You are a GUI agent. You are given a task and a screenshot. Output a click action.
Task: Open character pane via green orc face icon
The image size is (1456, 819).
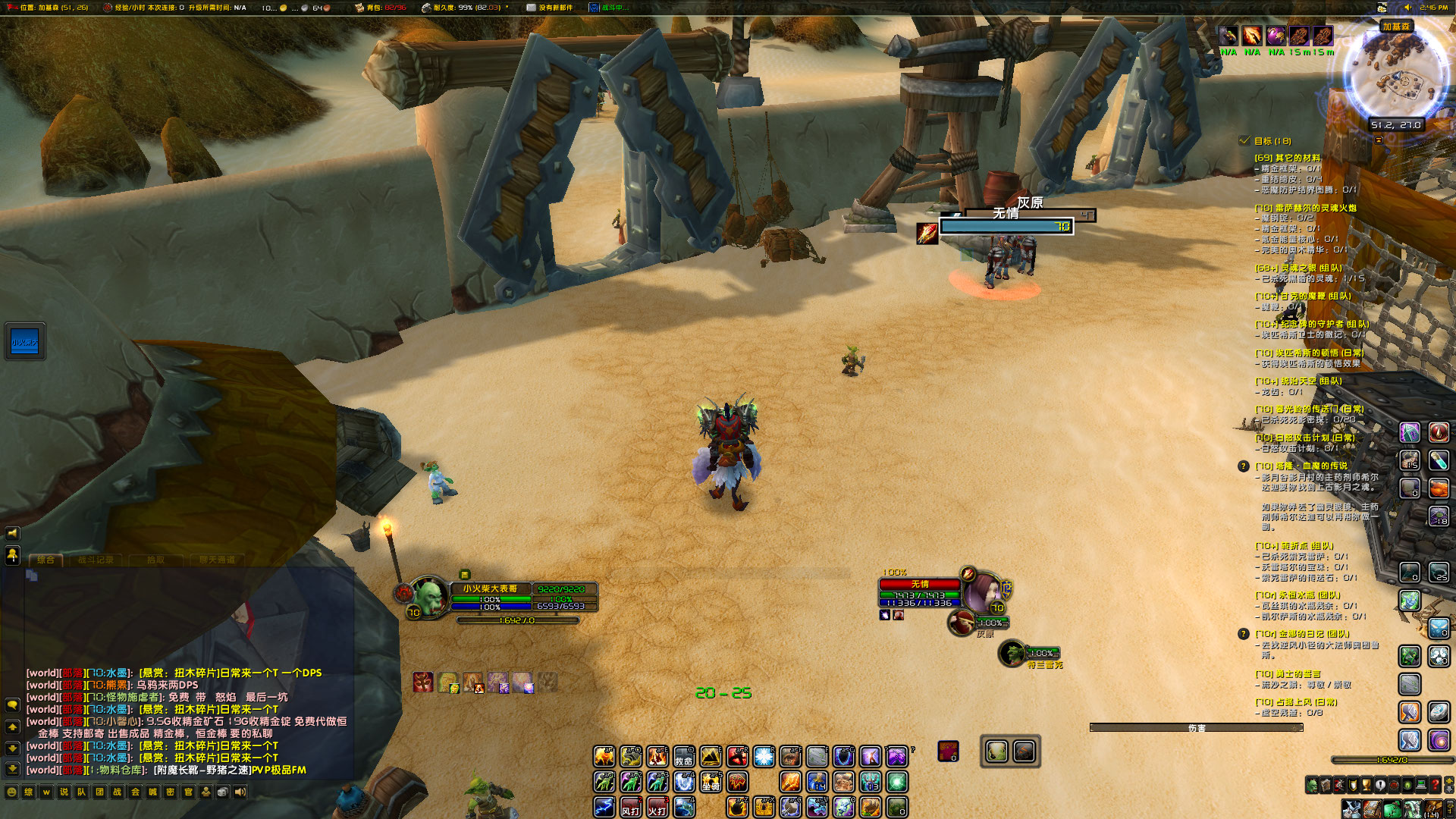1312,784
